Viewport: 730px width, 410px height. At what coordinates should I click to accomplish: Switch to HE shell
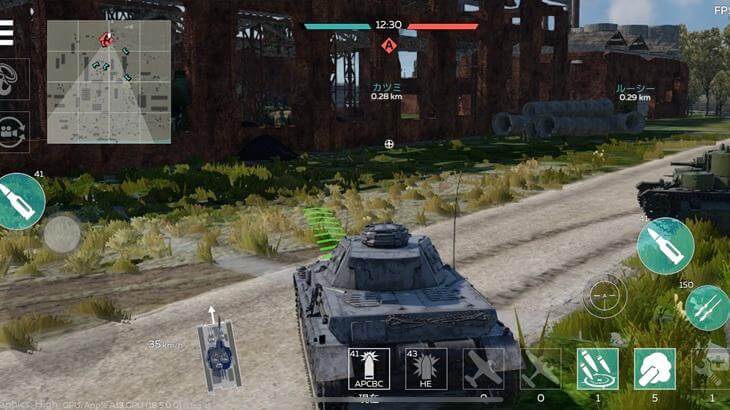[426, 369]
